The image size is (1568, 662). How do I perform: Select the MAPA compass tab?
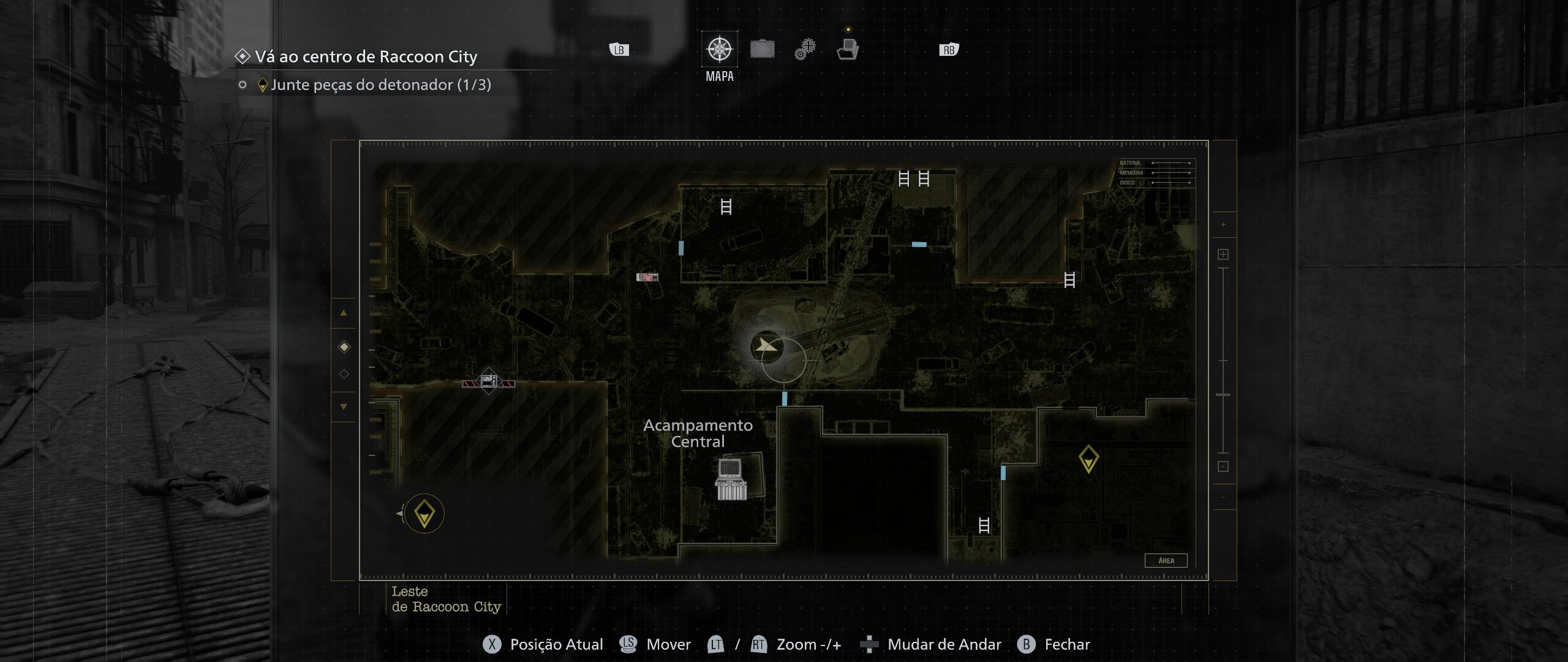pyautogui.click(x=719, y=49)
